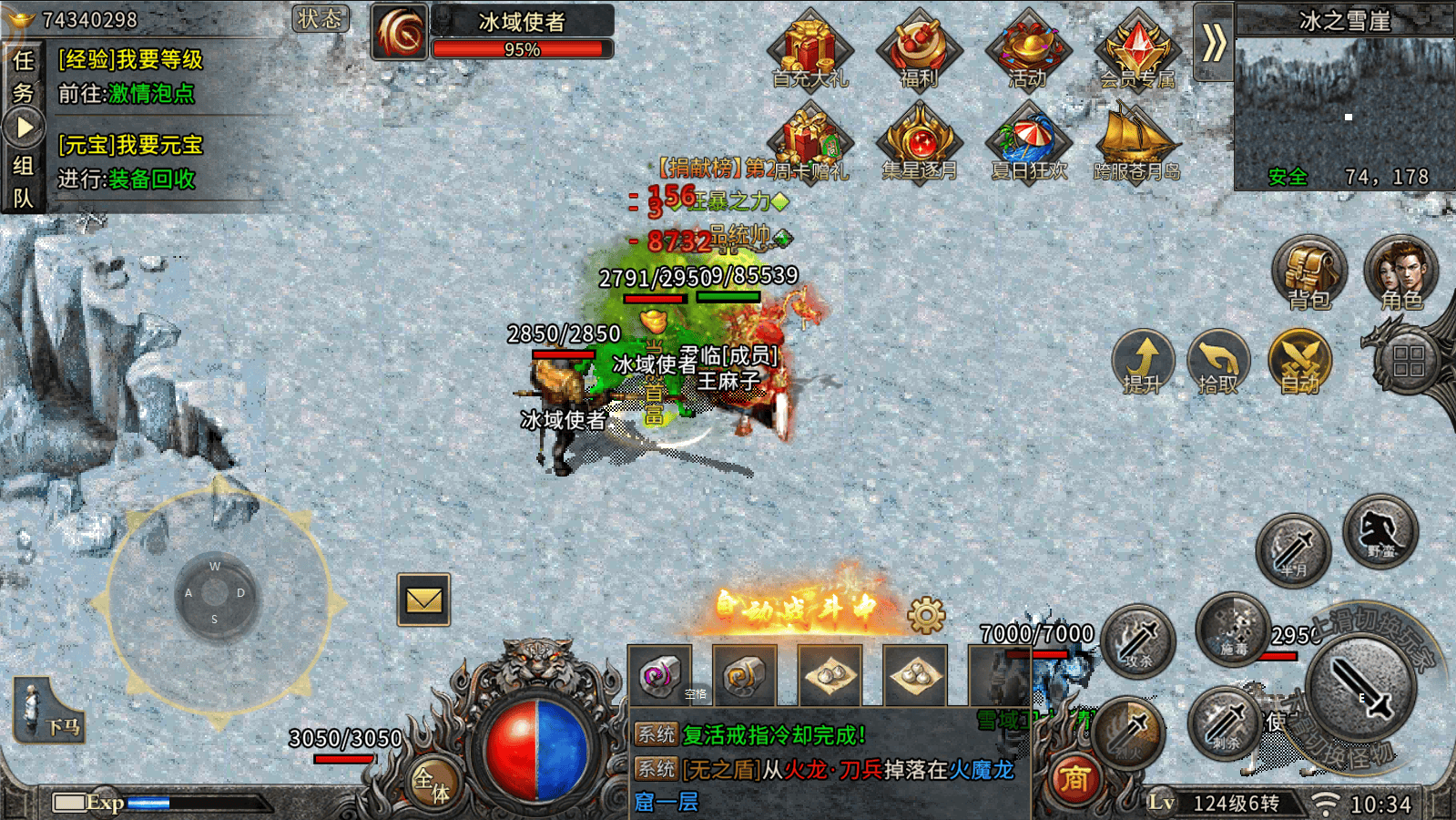Open the 福利 welfare icon

pyautogui.click(x=919, y=51)
